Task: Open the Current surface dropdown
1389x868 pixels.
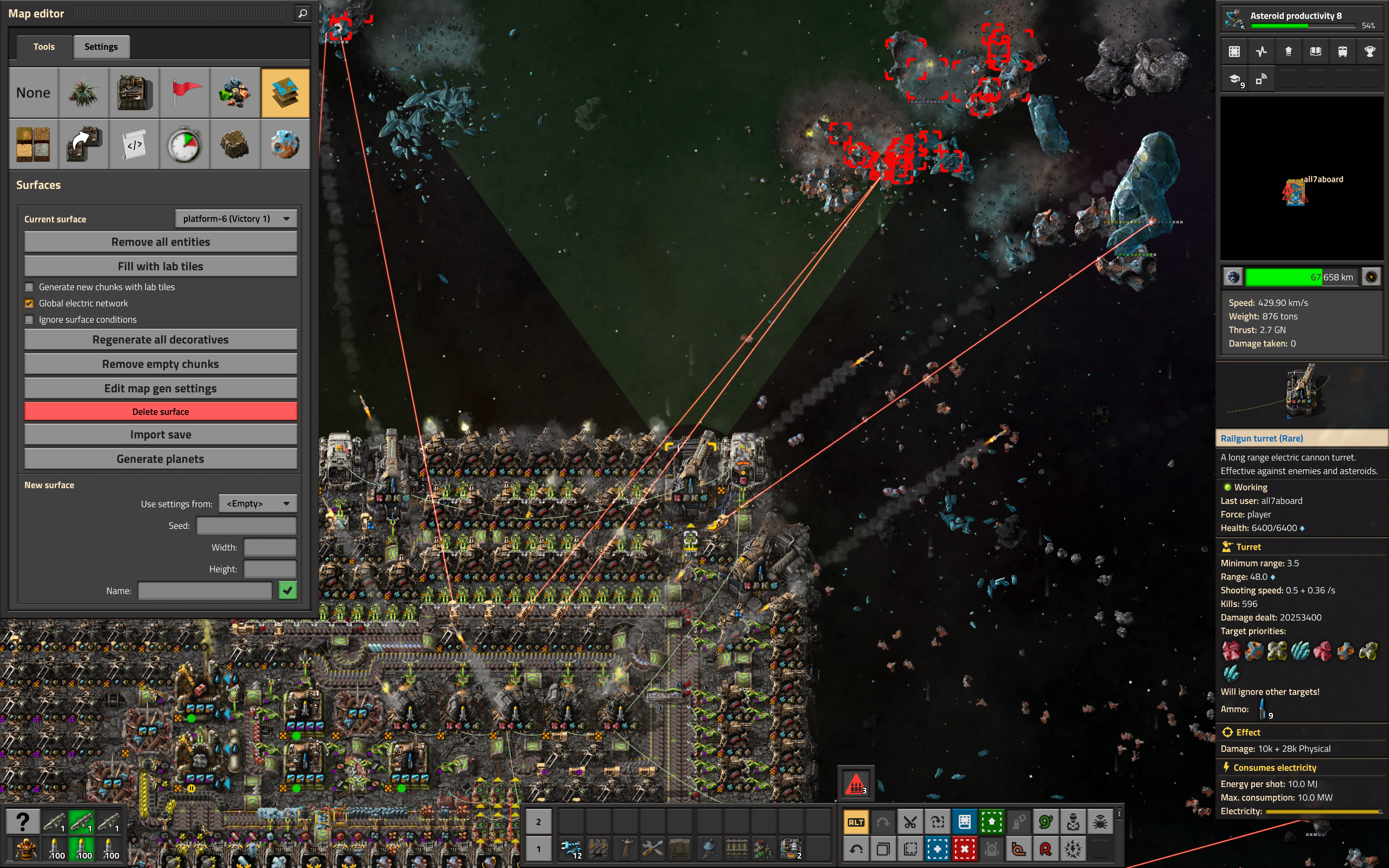Action: tap(236, 219)
